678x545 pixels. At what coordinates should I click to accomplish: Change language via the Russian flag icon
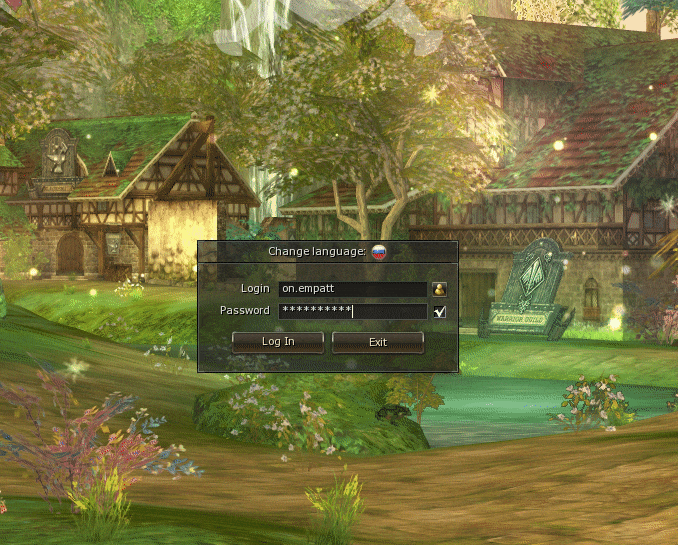379,252
